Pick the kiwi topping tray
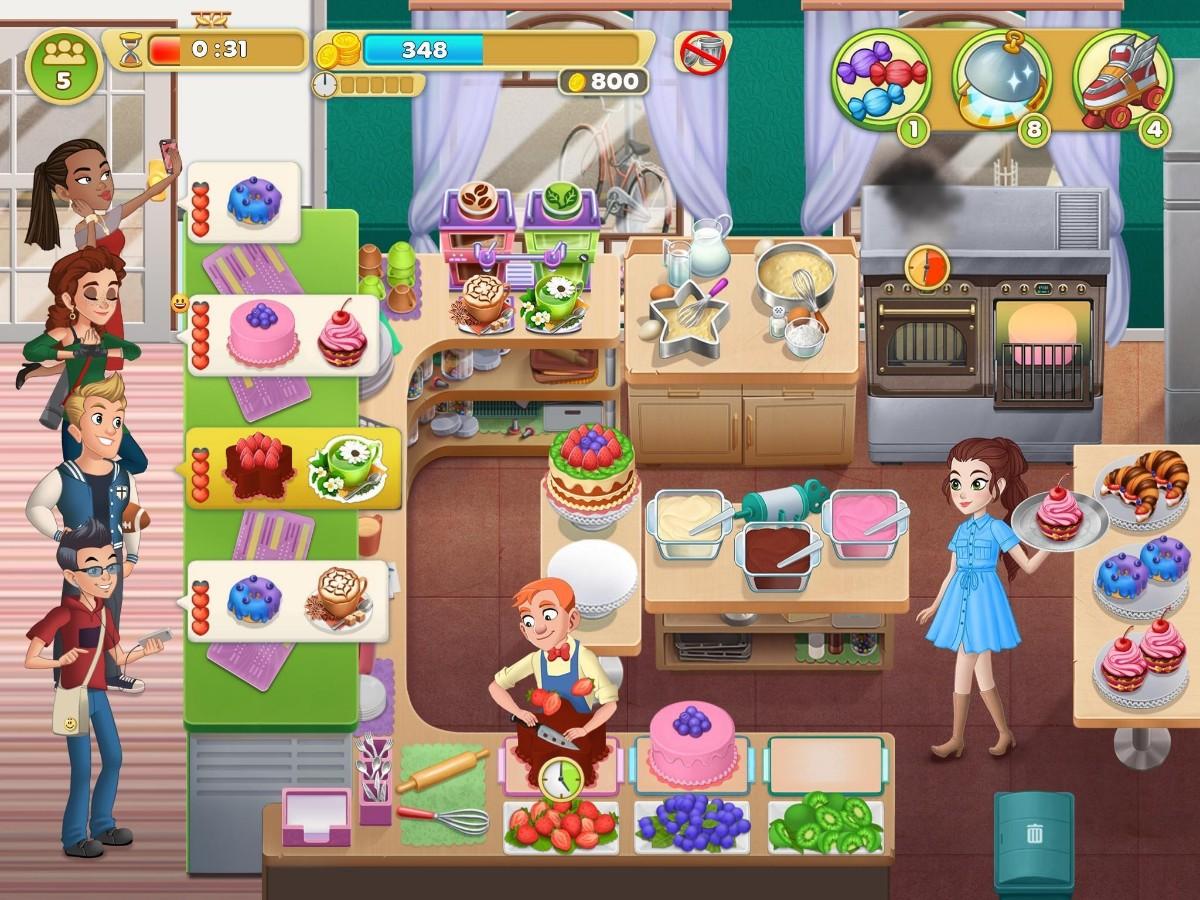The image size is (1200, 900). coord(826,826)
